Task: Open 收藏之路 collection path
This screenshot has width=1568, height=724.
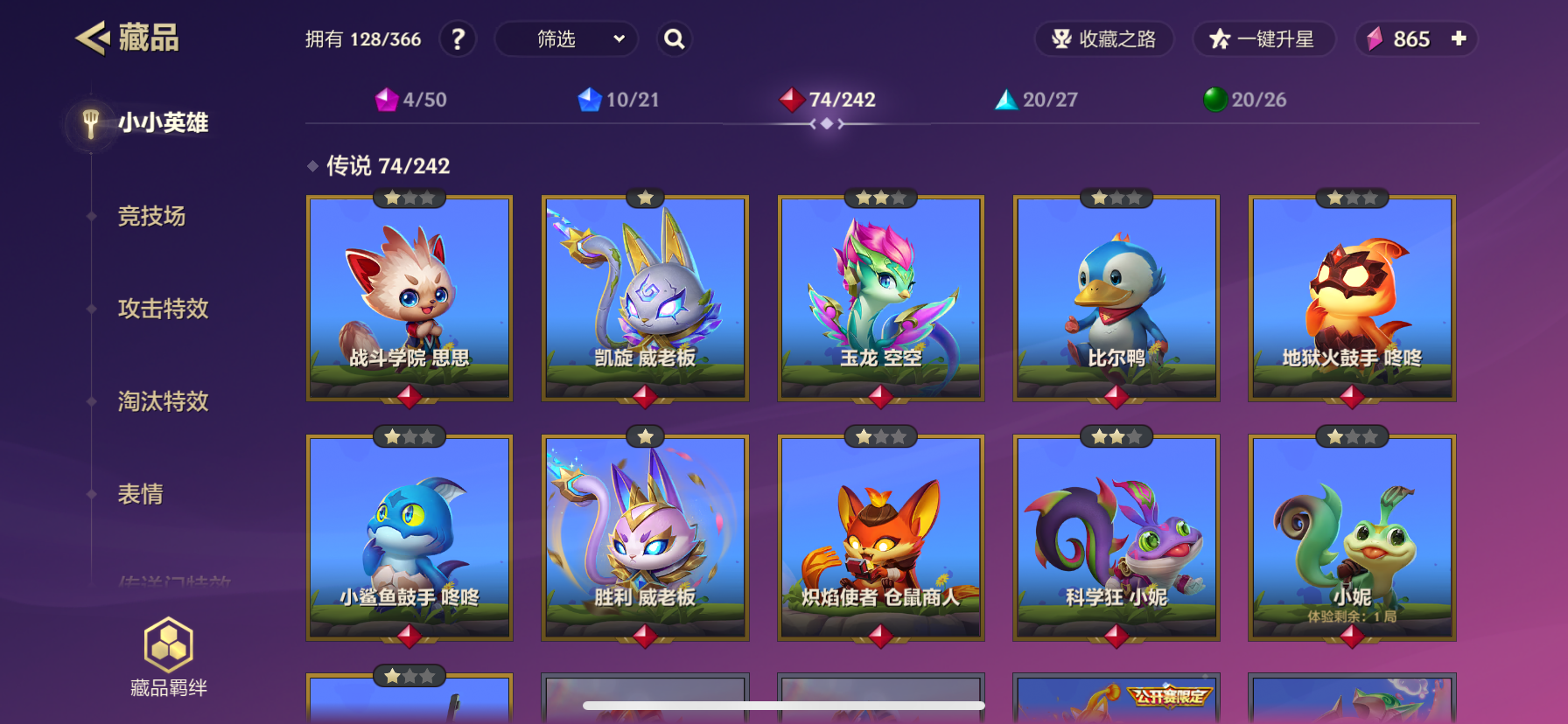Action: point(1104,39)
